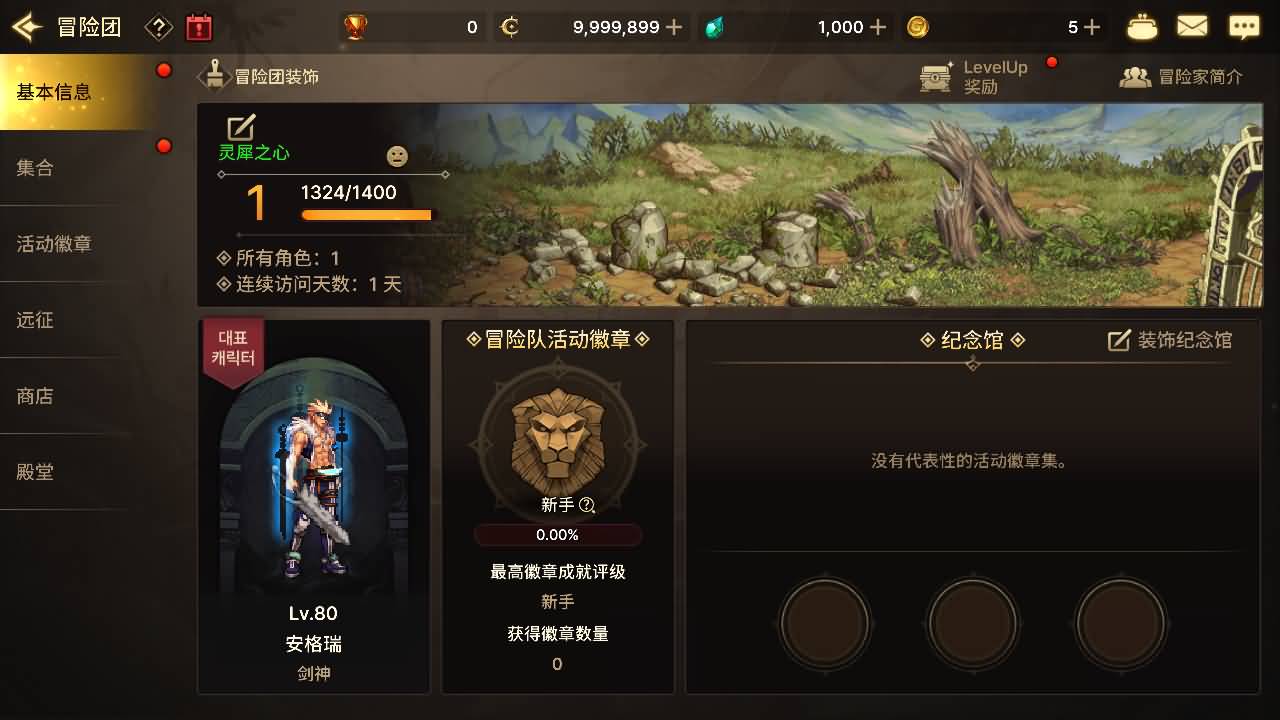The width and height of the screenshot is (1280, 720).
Task: Click the red event notice icon in top bar
Action: (x=198, y=26)
